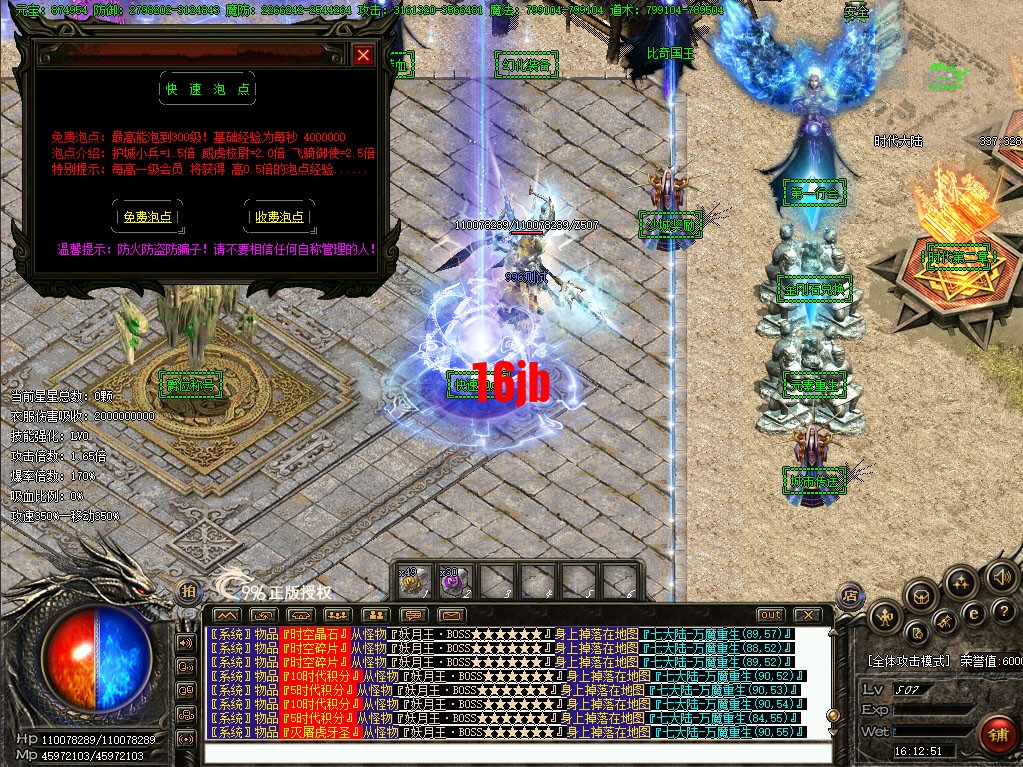The width and height of the screenshot is (1023, 767).
Task: Toggle the sound speaker button
Action: [1001, 577]
